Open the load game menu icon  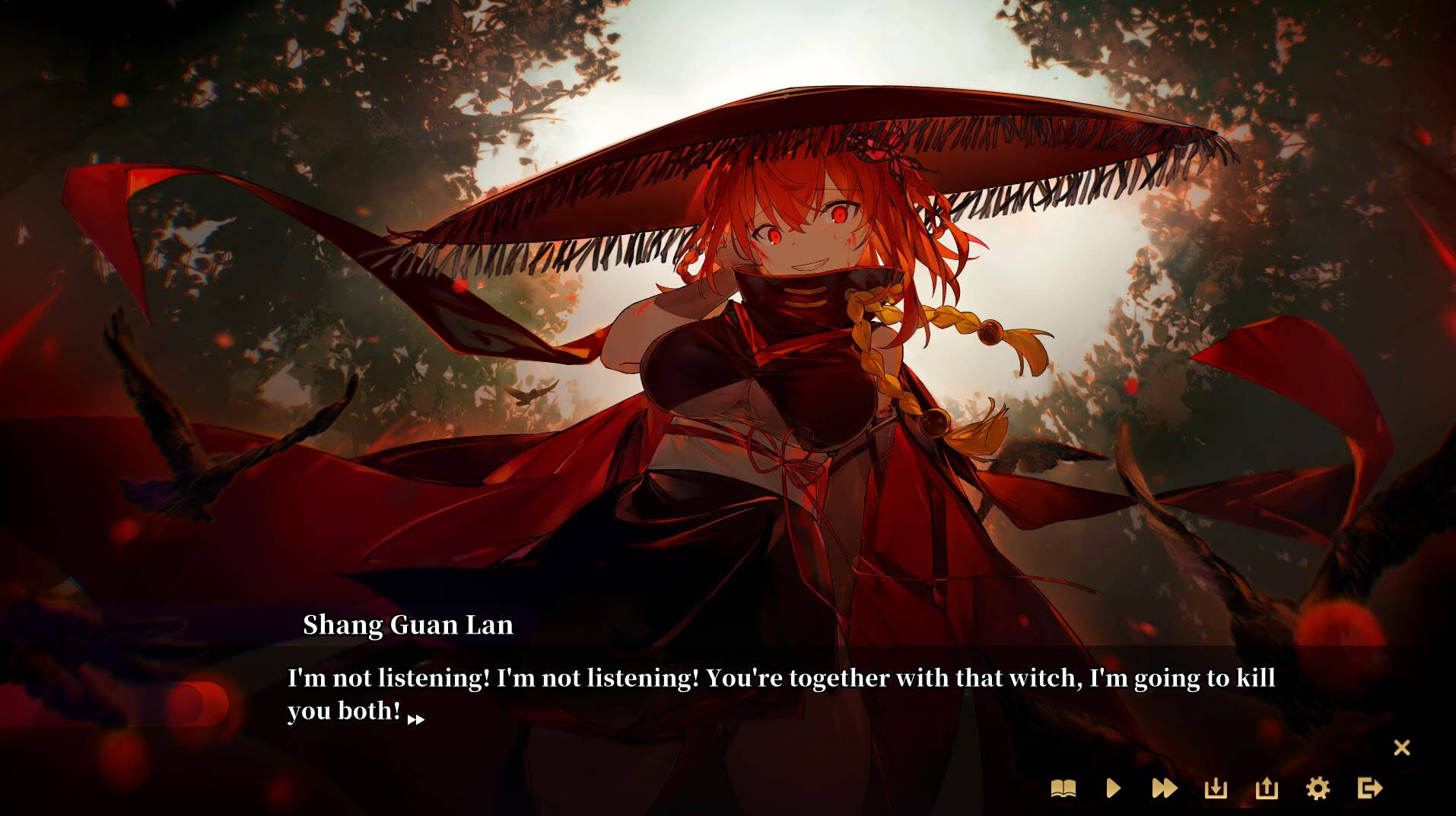1267,789
